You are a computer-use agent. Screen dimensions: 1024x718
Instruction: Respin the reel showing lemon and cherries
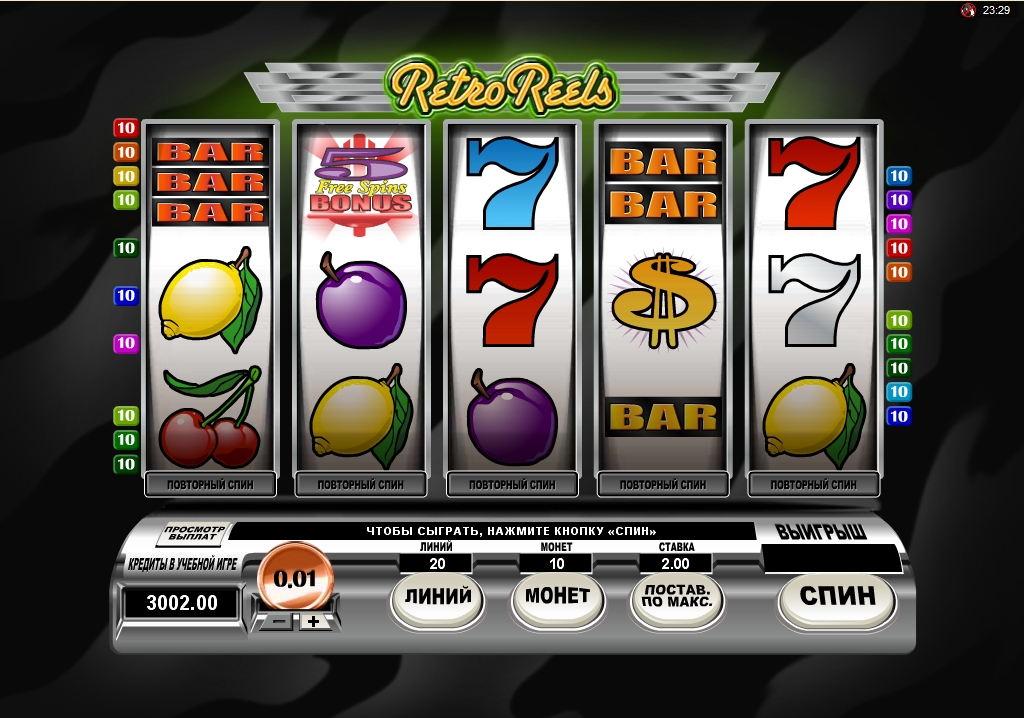tap(211, 485)
